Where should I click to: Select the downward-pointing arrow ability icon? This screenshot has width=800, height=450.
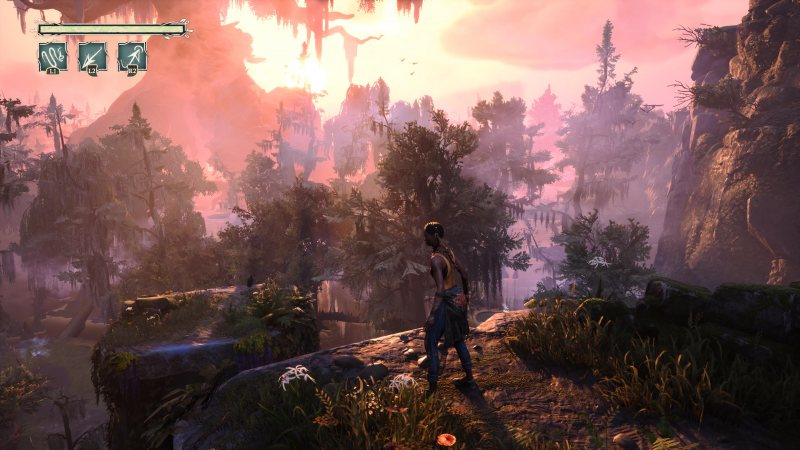(x=92, y=56)
